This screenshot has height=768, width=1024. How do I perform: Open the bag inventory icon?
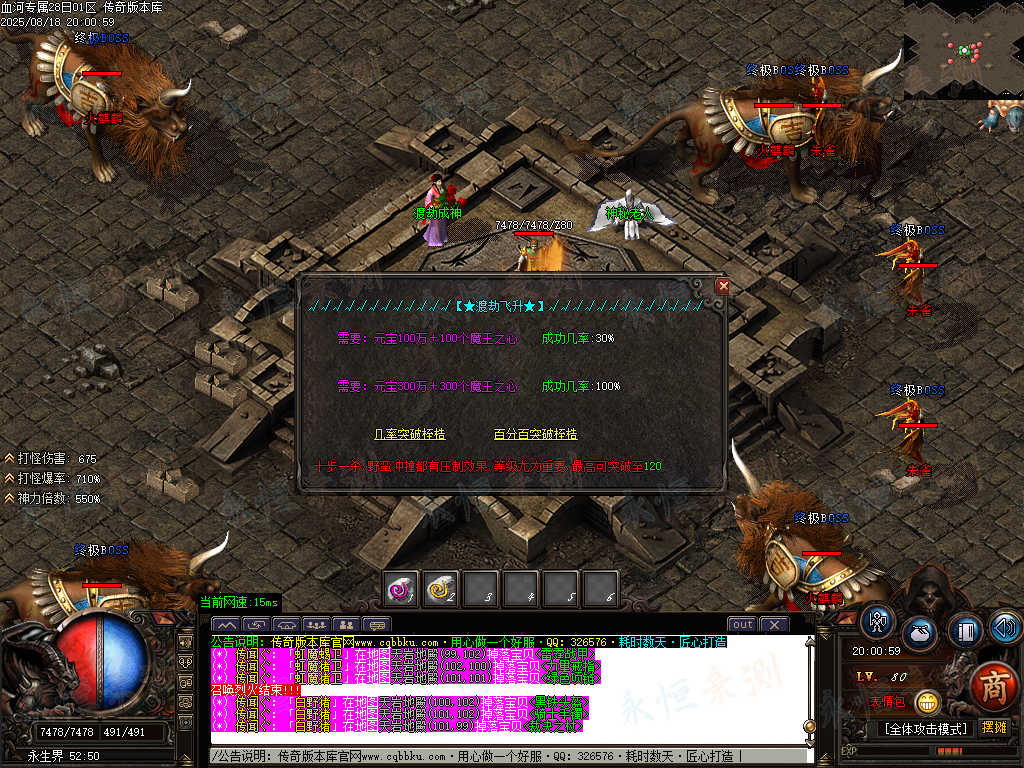point(920,634)
